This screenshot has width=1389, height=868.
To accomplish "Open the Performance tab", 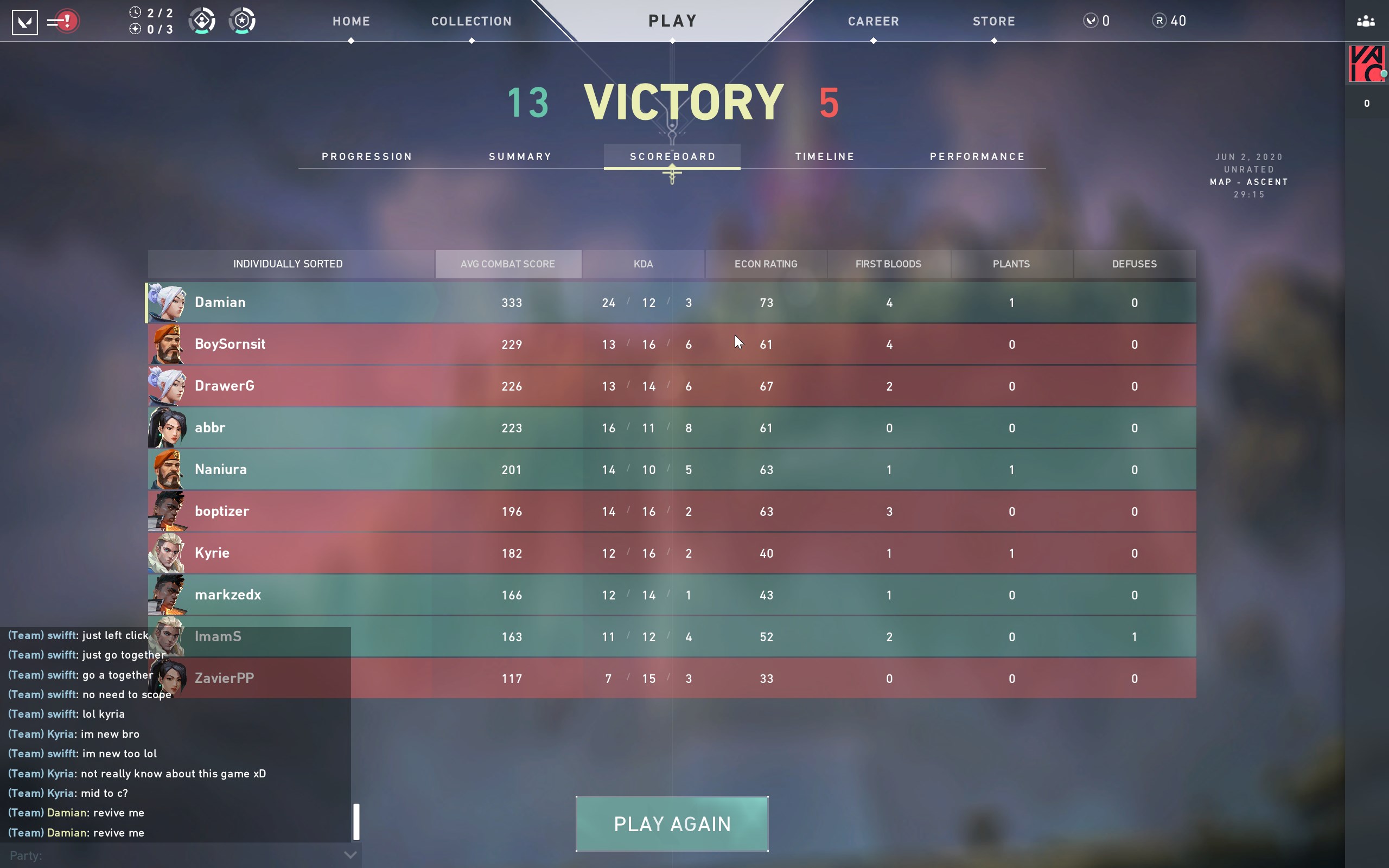I will [x=977, y=157].
